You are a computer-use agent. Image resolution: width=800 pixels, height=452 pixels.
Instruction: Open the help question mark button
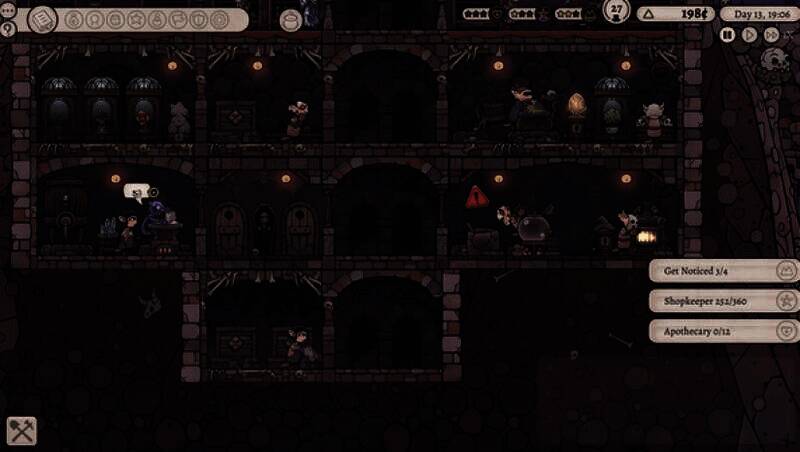pos(8,30)
